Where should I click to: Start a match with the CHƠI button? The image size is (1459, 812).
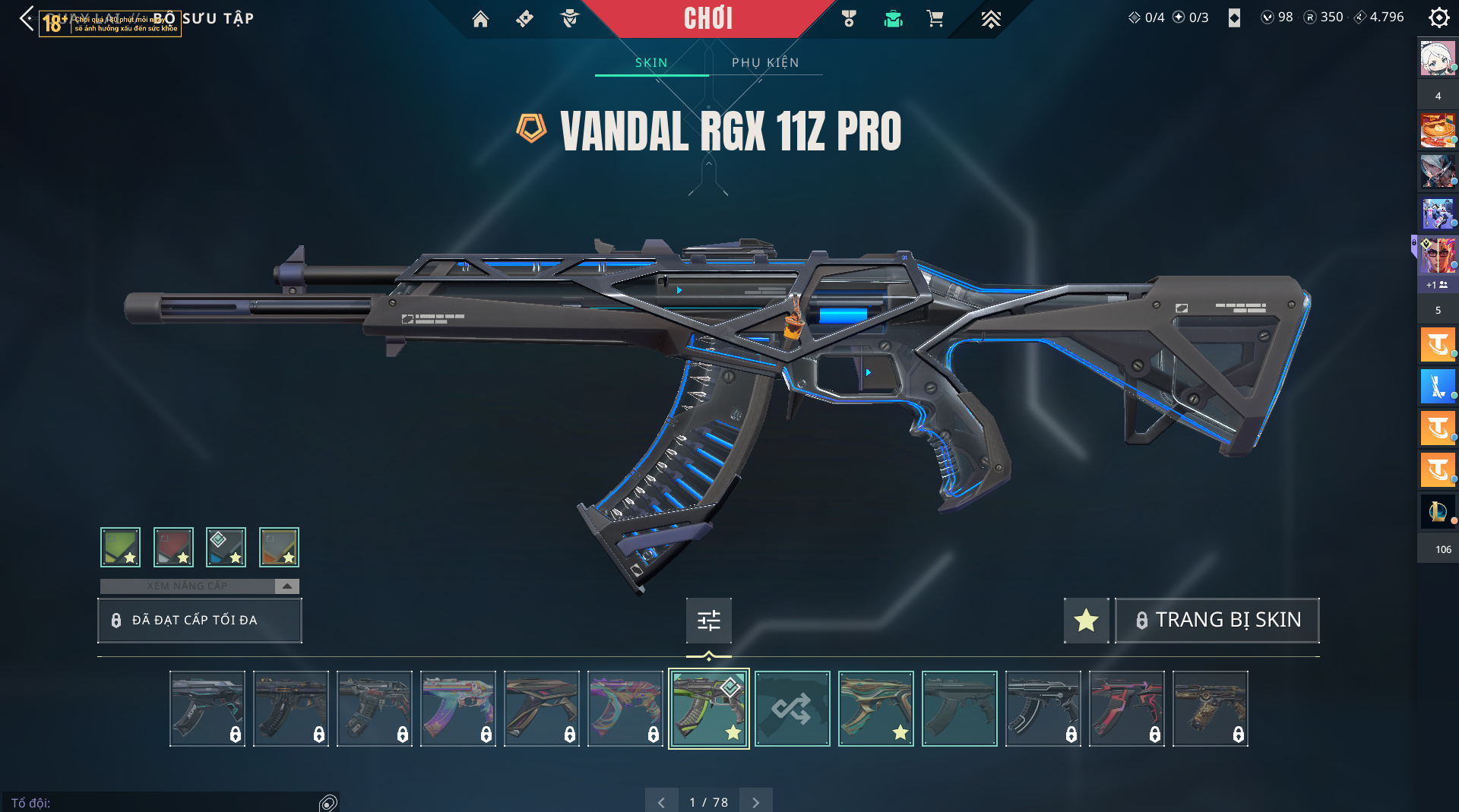[707, 18]
